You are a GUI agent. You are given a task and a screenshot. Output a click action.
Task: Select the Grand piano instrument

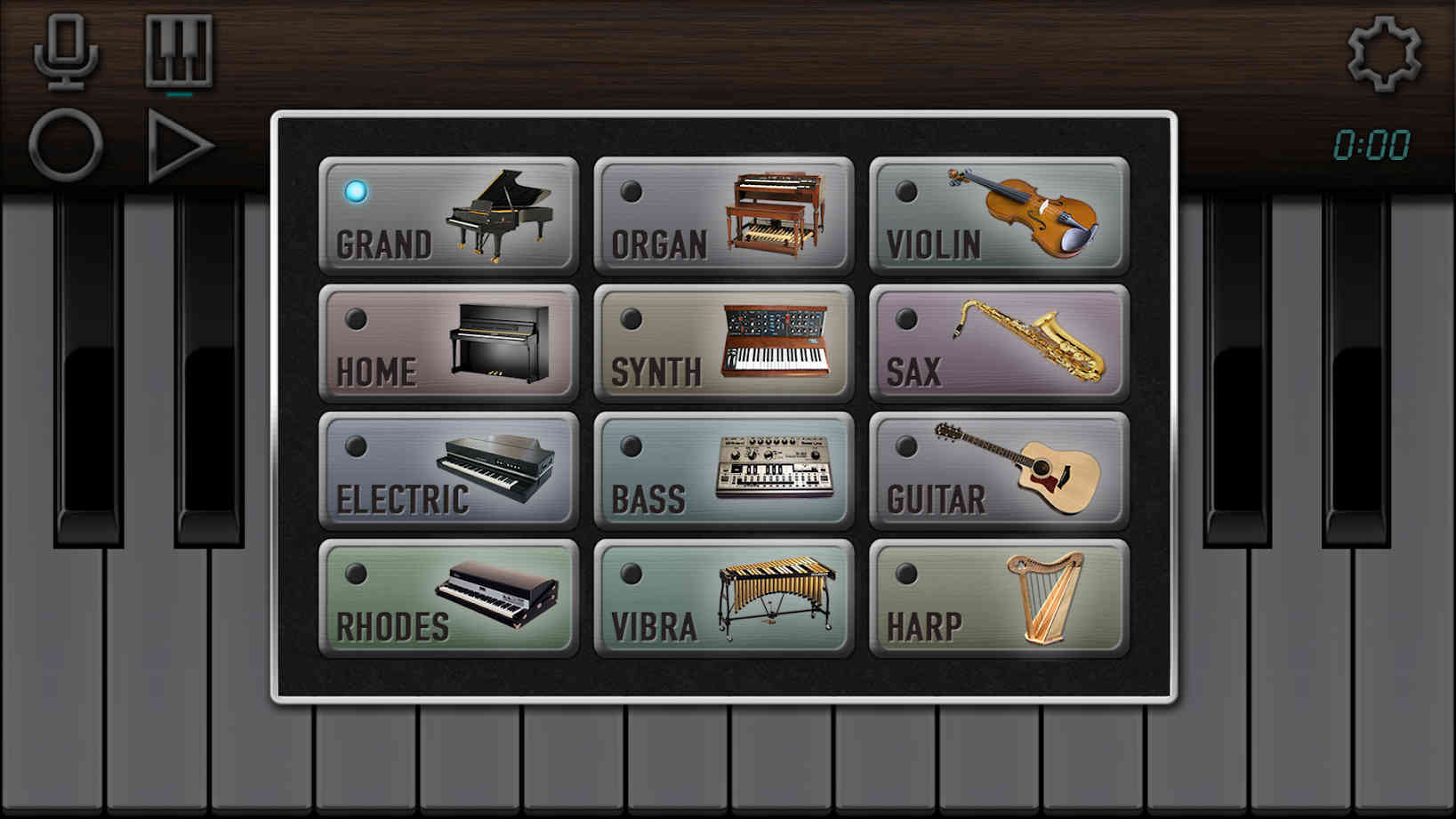point(448,215)
